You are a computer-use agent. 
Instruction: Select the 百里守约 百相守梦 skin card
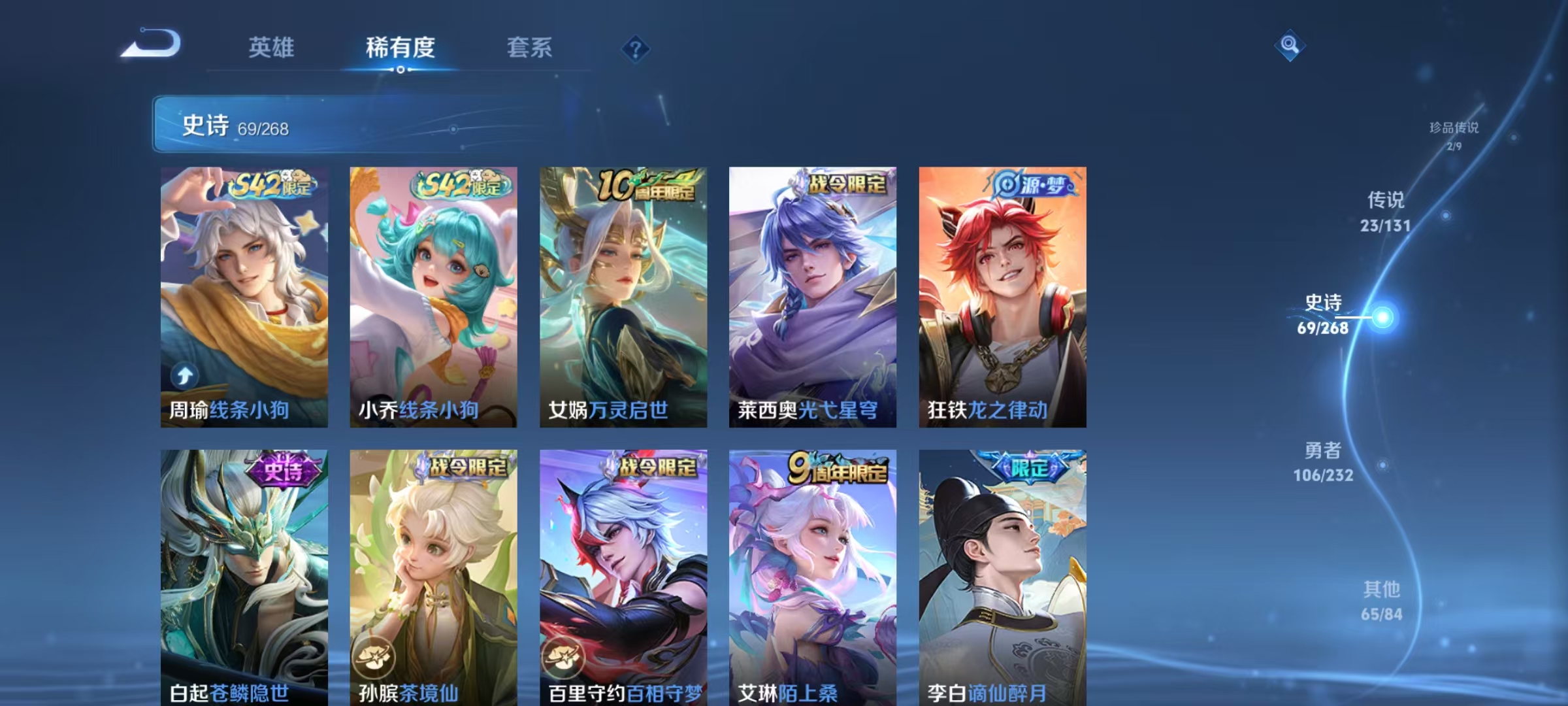click(623, 577)
